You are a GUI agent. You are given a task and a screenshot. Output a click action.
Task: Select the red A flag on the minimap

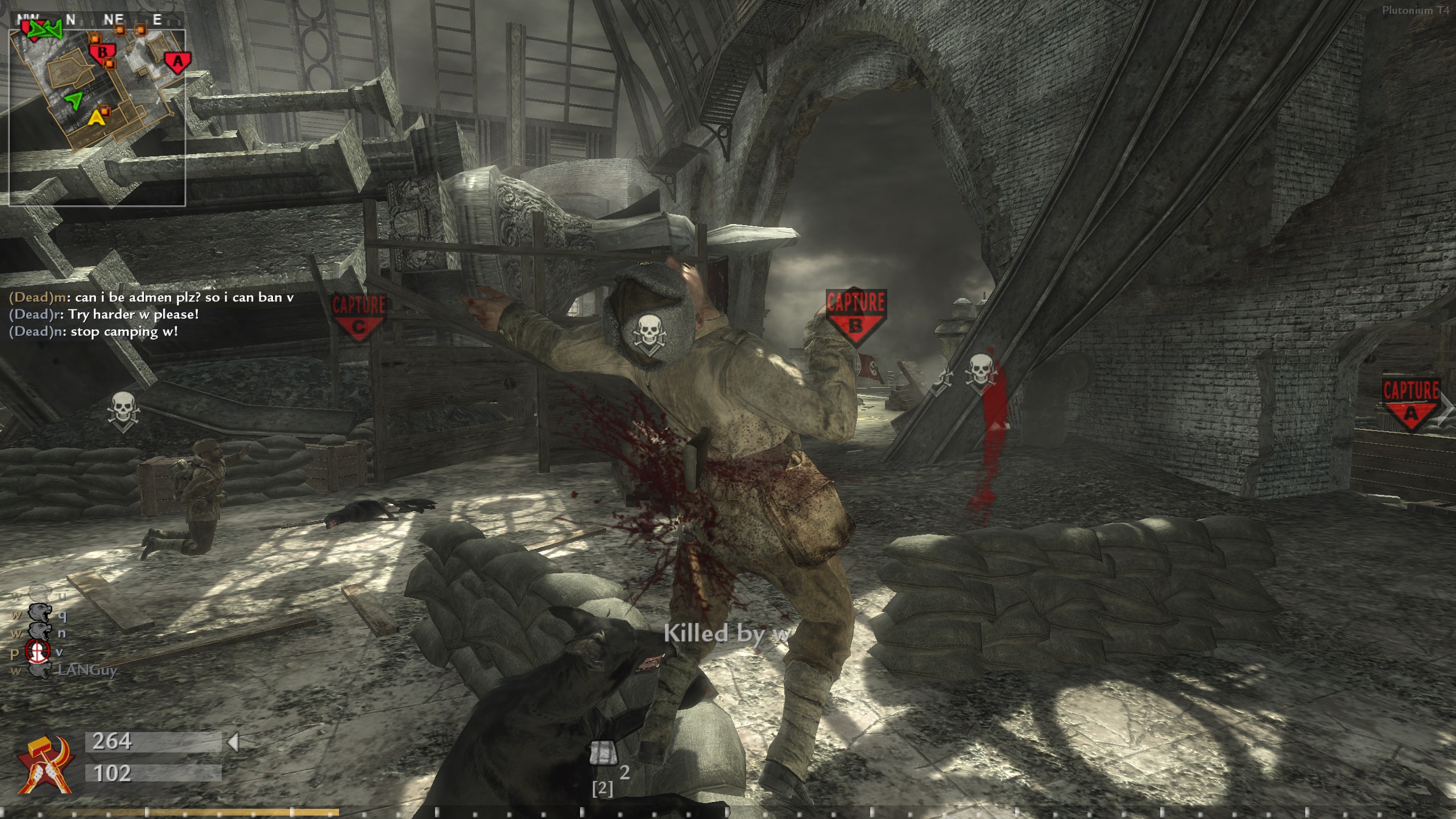click(x=177, y=61)
